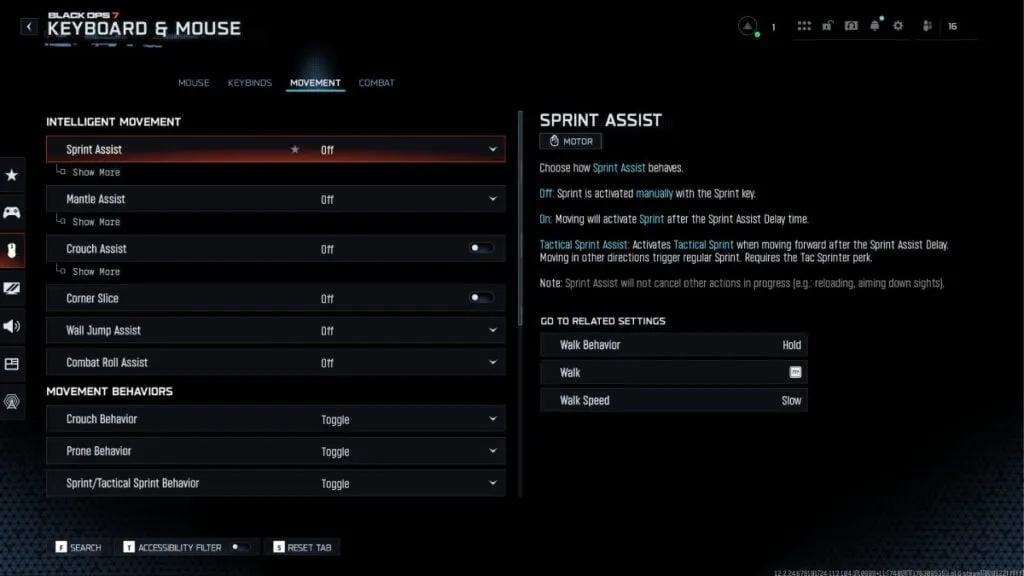Select the star favorites category in sidebar

click(x=12, y=175)
